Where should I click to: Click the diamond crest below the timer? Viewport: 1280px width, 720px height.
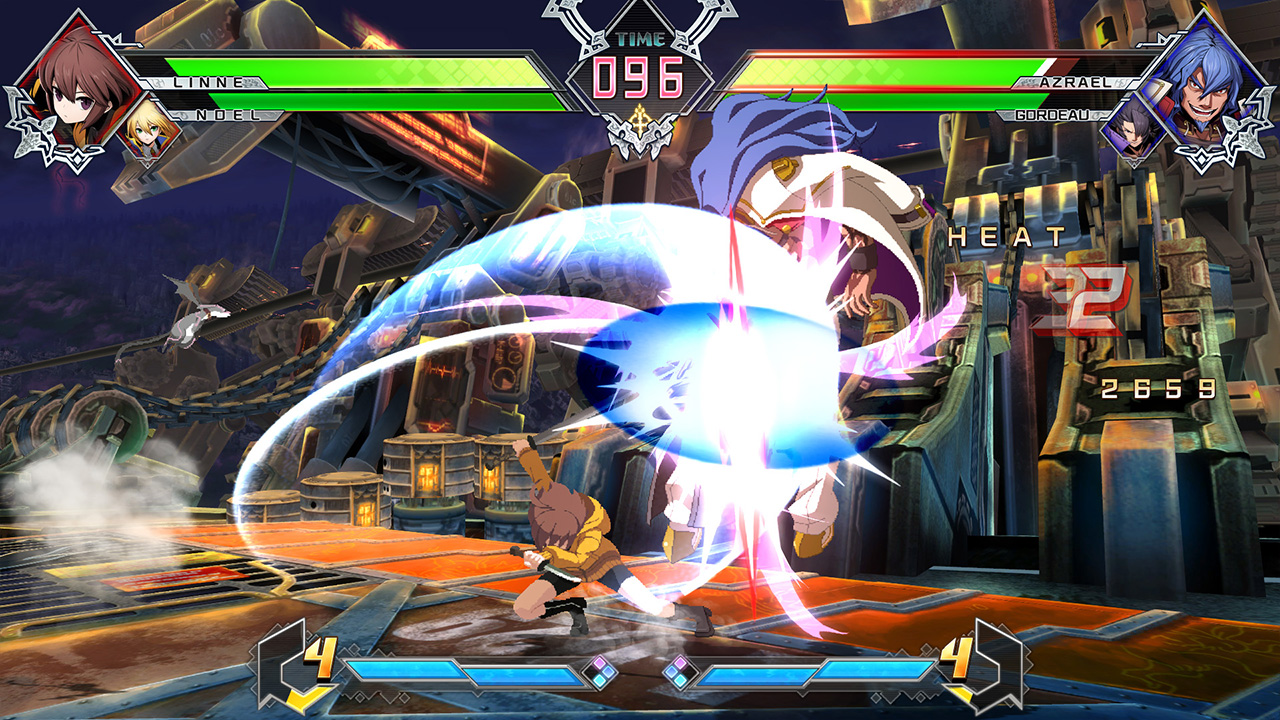[640, 130]
